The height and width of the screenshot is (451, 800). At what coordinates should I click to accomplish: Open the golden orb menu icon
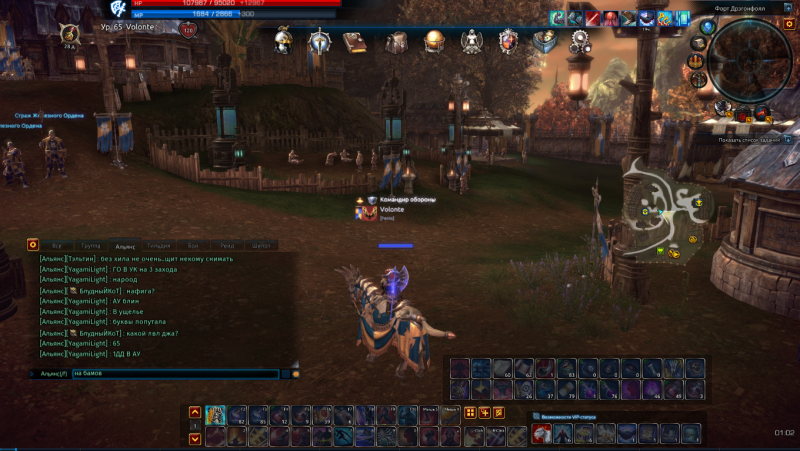click(x=434, y=42)
